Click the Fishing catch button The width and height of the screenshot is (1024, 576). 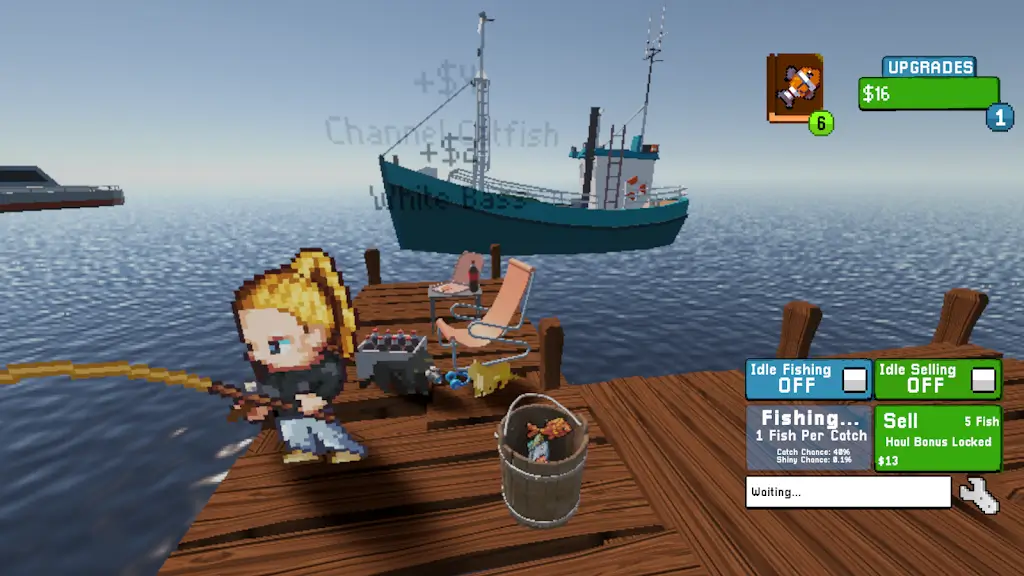pyautogui.click(x=808, y=437)
